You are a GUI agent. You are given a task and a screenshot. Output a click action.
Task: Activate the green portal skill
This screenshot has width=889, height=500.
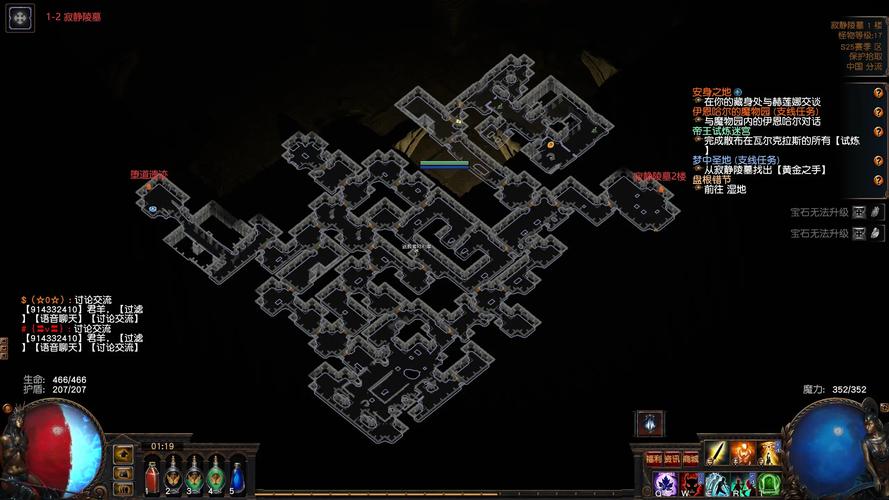click(x=767, y=484)
